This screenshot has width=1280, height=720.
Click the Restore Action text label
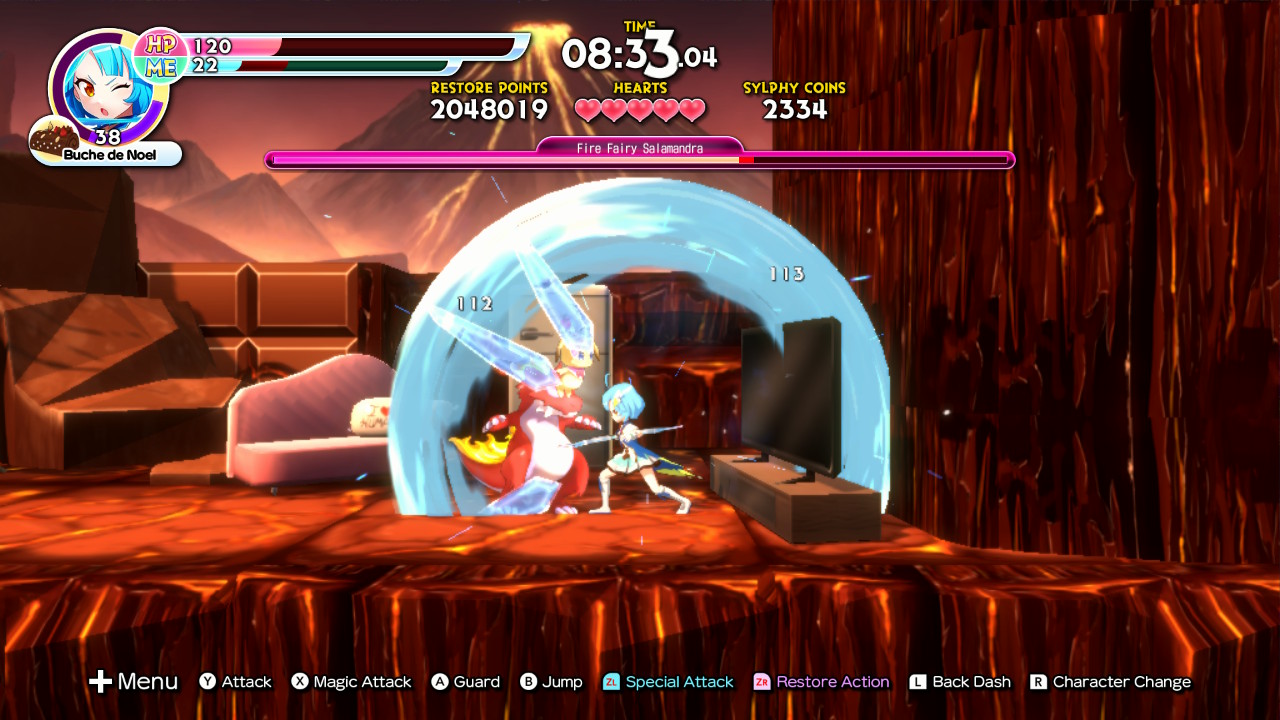click(x=836, y=682)
